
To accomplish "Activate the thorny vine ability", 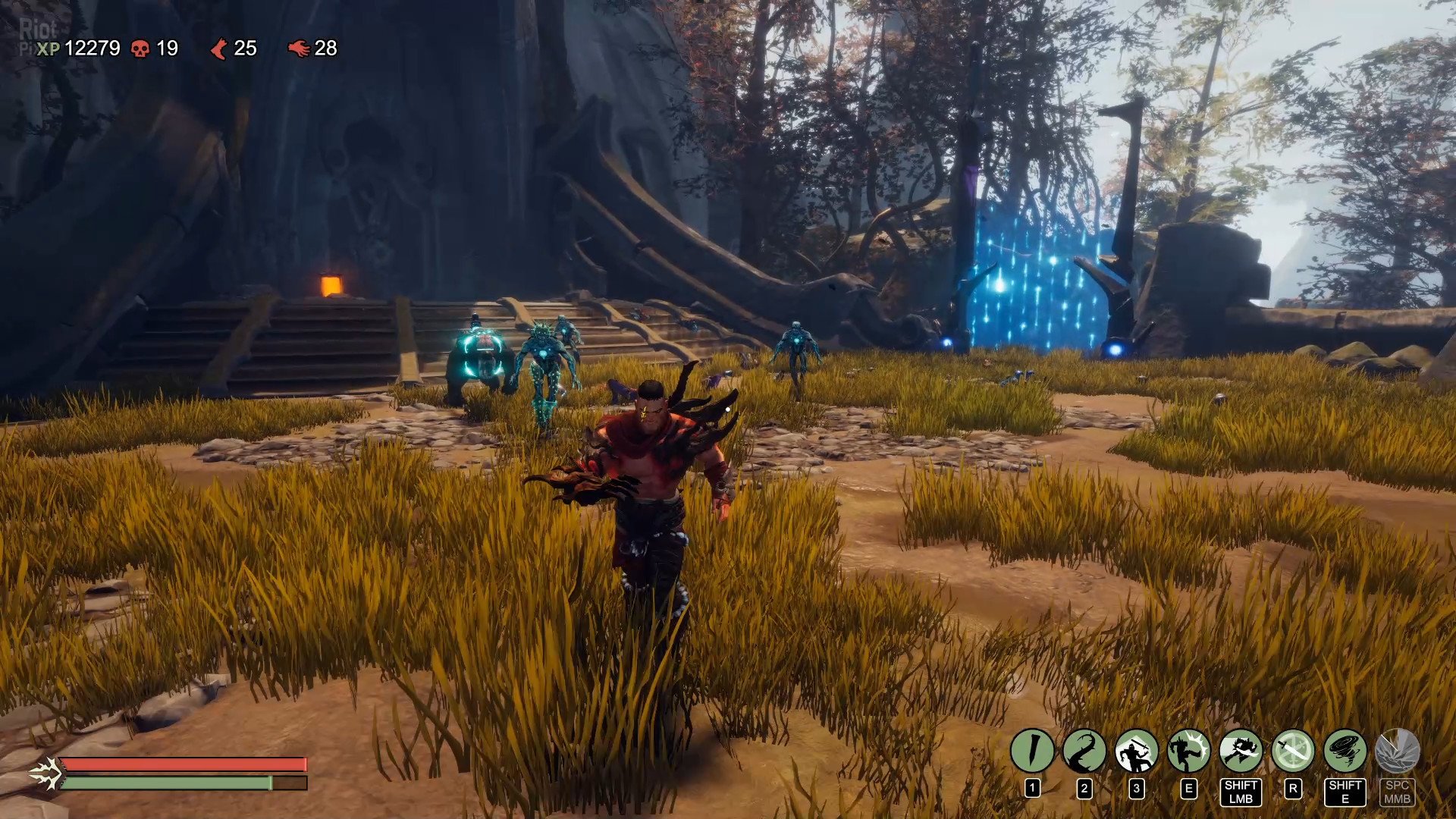I will click(x=1084, y=751).
